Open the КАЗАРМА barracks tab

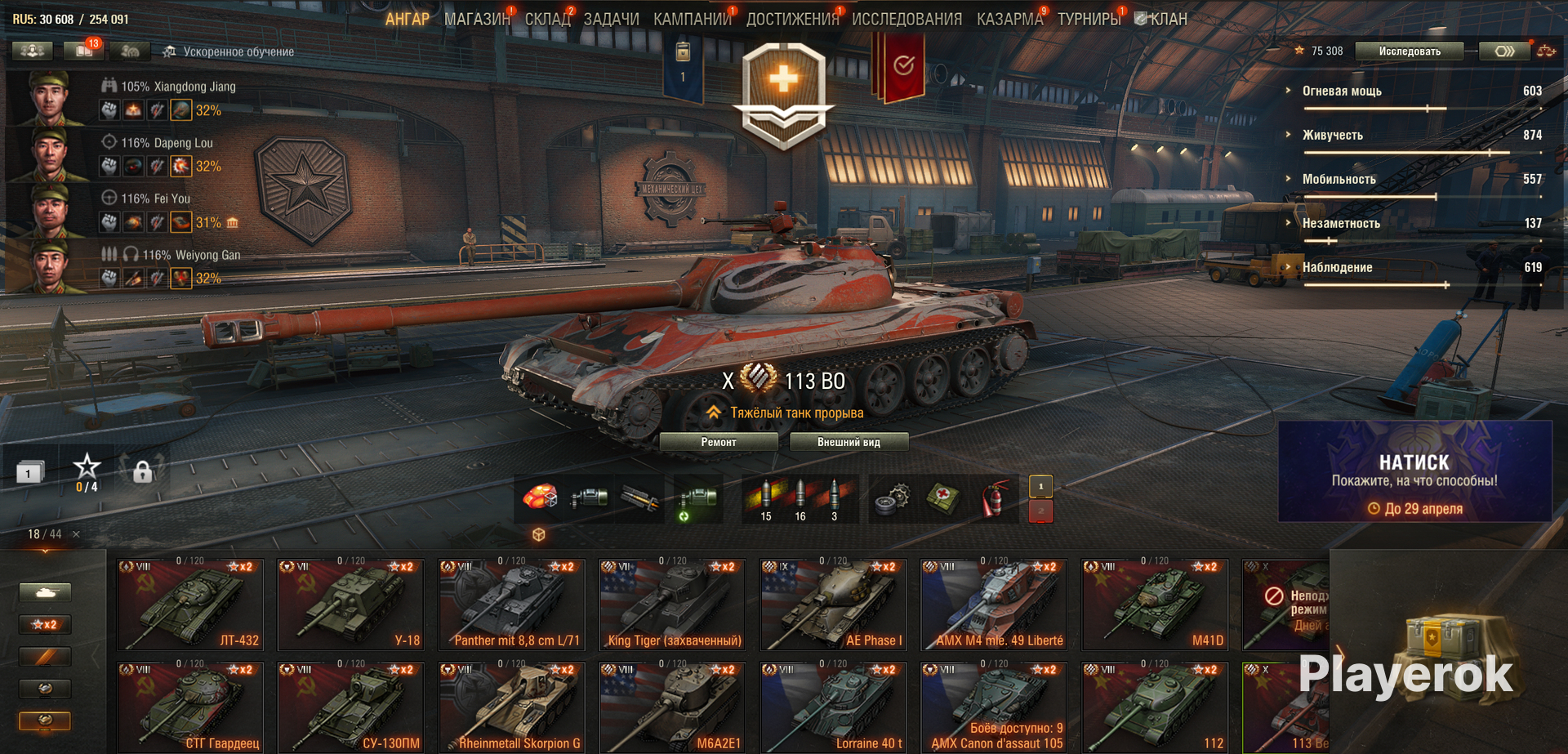1009,19
